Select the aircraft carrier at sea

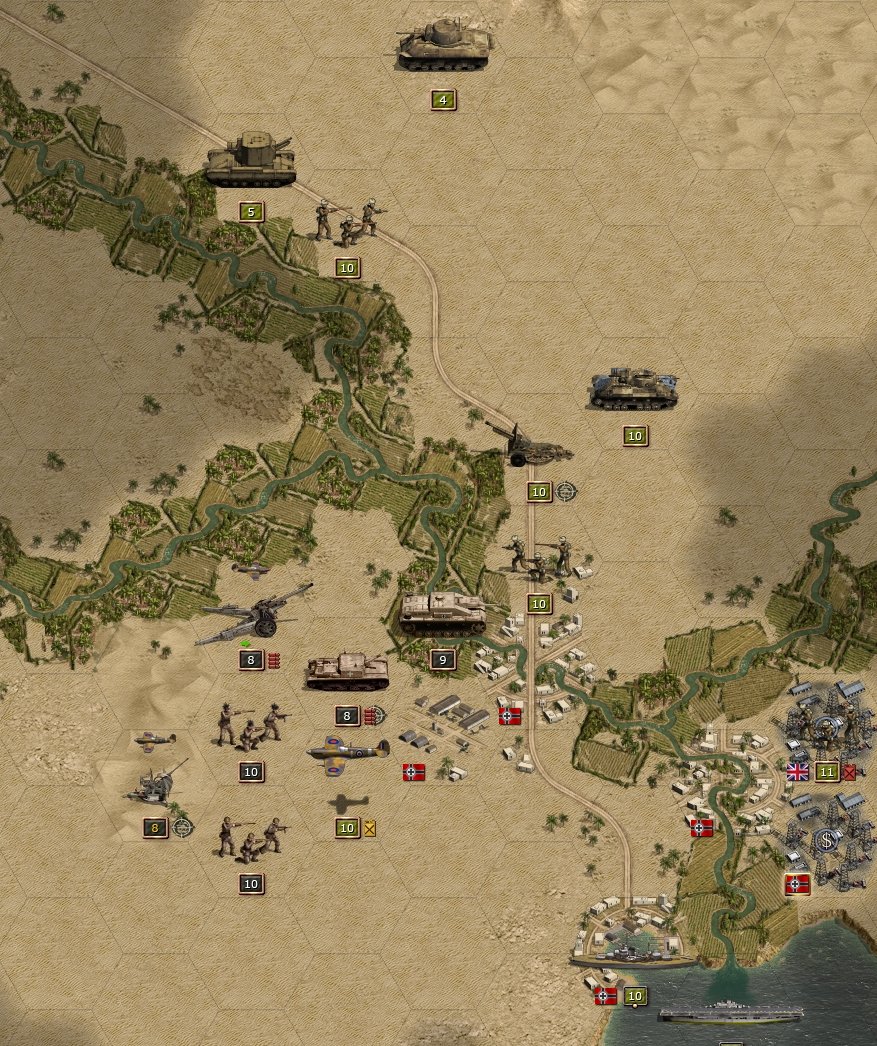click(x=731, y=1013)
